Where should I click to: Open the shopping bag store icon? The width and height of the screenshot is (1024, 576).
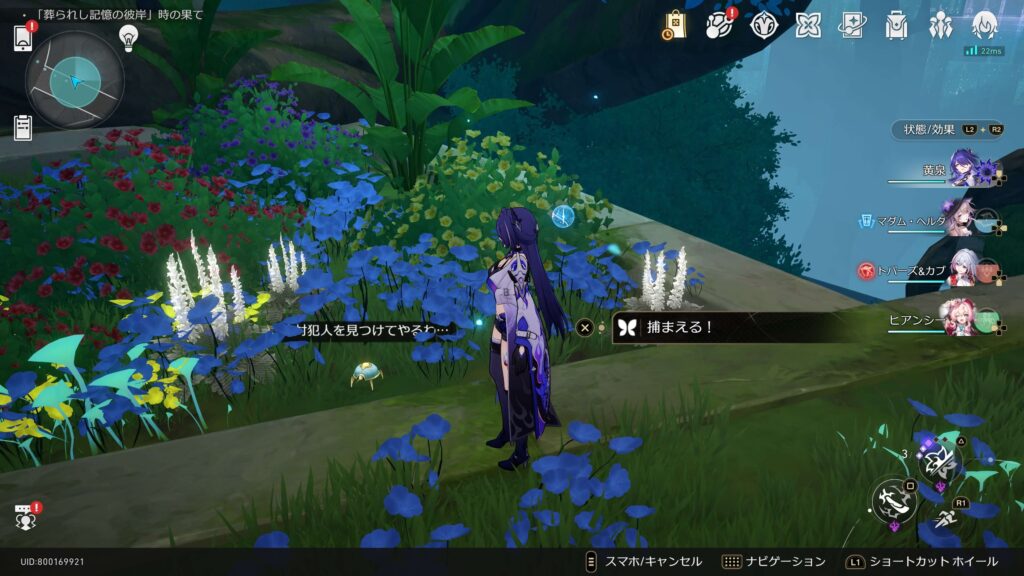click(675, 25)
